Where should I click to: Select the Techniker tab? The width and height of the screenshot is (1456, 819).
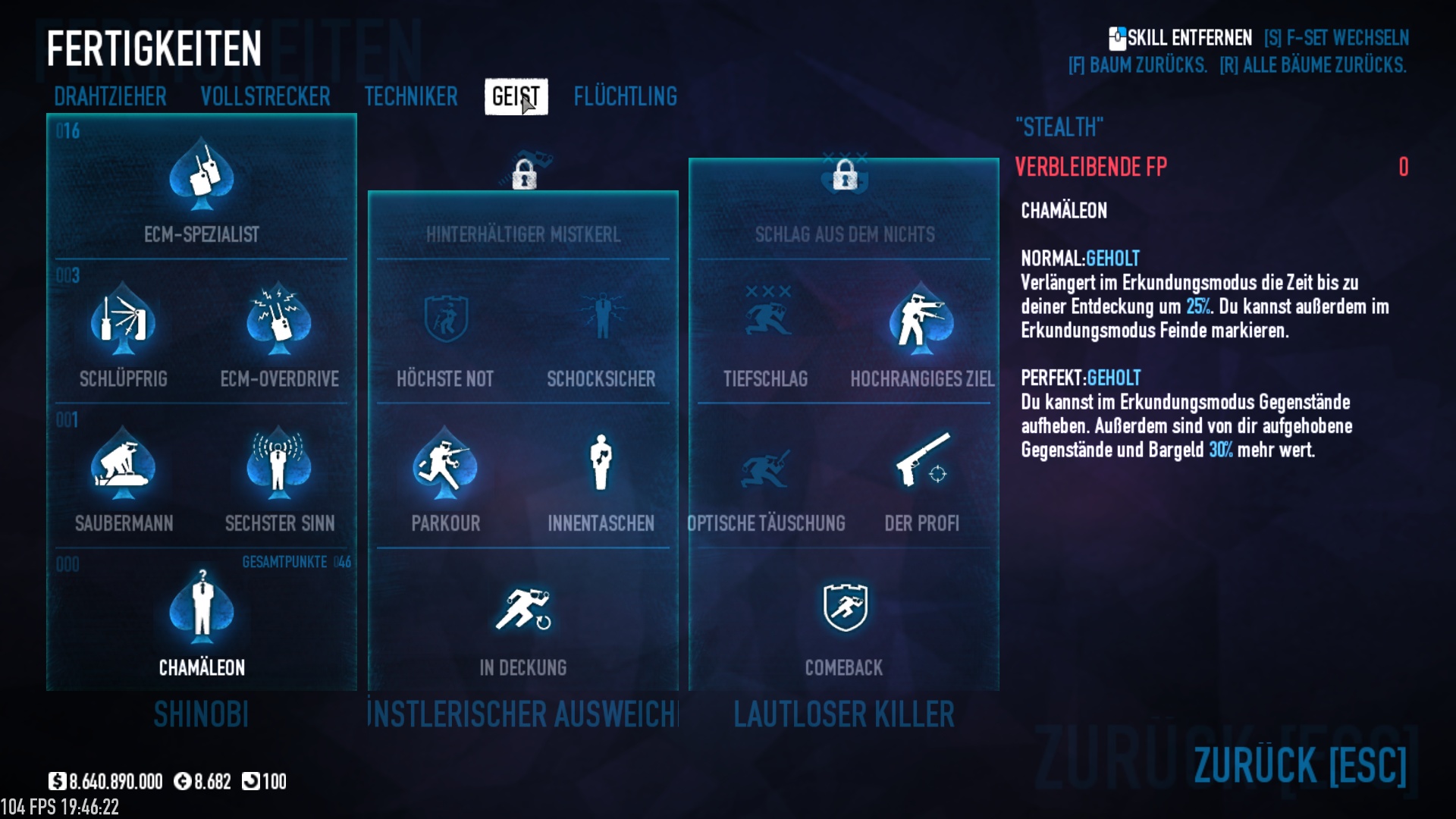click(411, 97)
